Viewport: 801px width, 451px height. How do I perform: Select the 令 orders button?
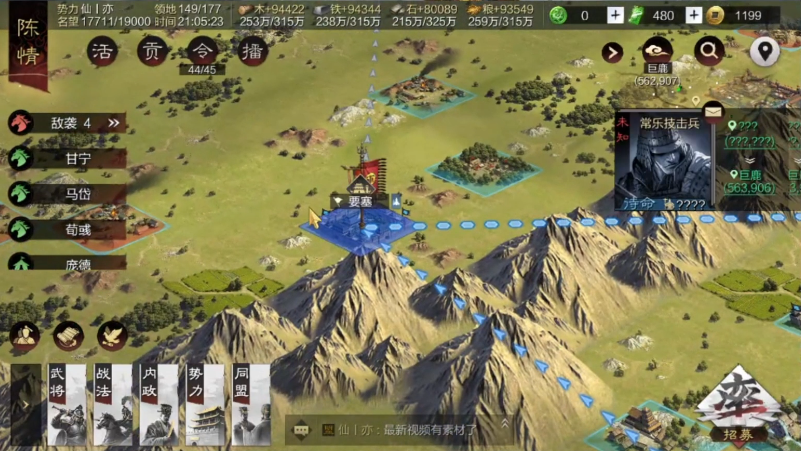pyautogui.click(x=202, y=52)
